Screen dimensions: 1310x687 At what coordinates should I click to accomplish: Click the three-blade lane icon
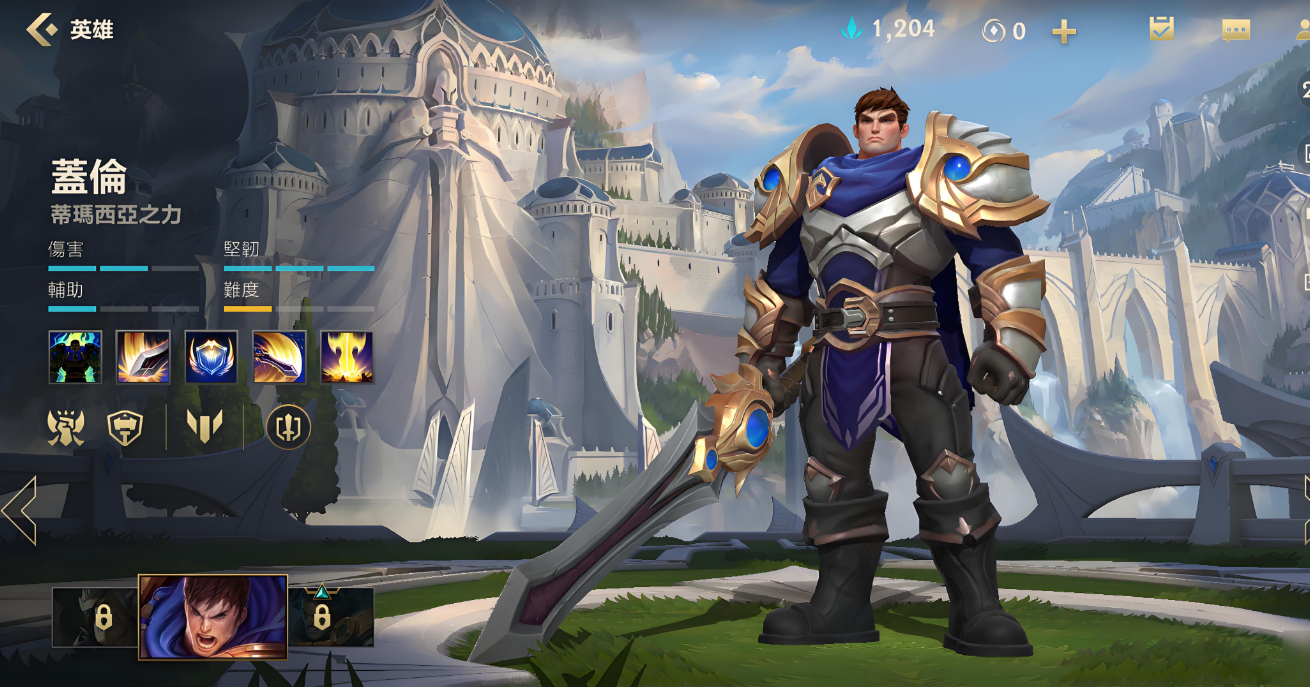tap(205, 428)
